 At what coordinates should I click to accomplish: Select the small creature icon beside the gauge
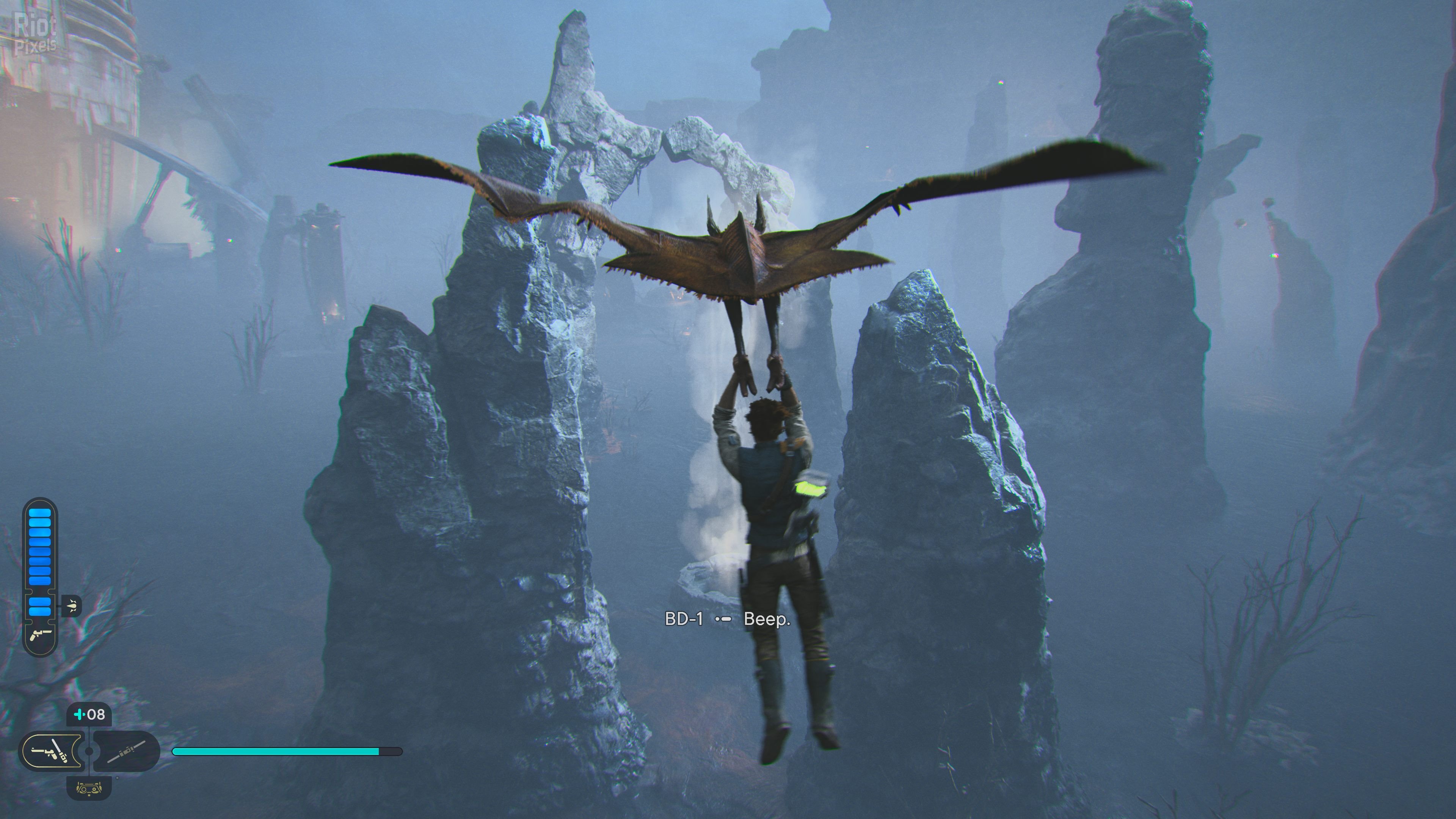(72, 606)
